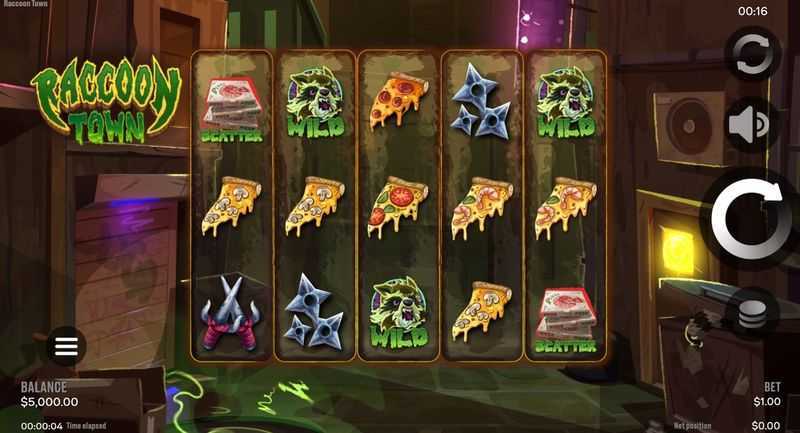Open the coin stack bet settings
The height and width of the screenshot is (433, 800).
752,315
